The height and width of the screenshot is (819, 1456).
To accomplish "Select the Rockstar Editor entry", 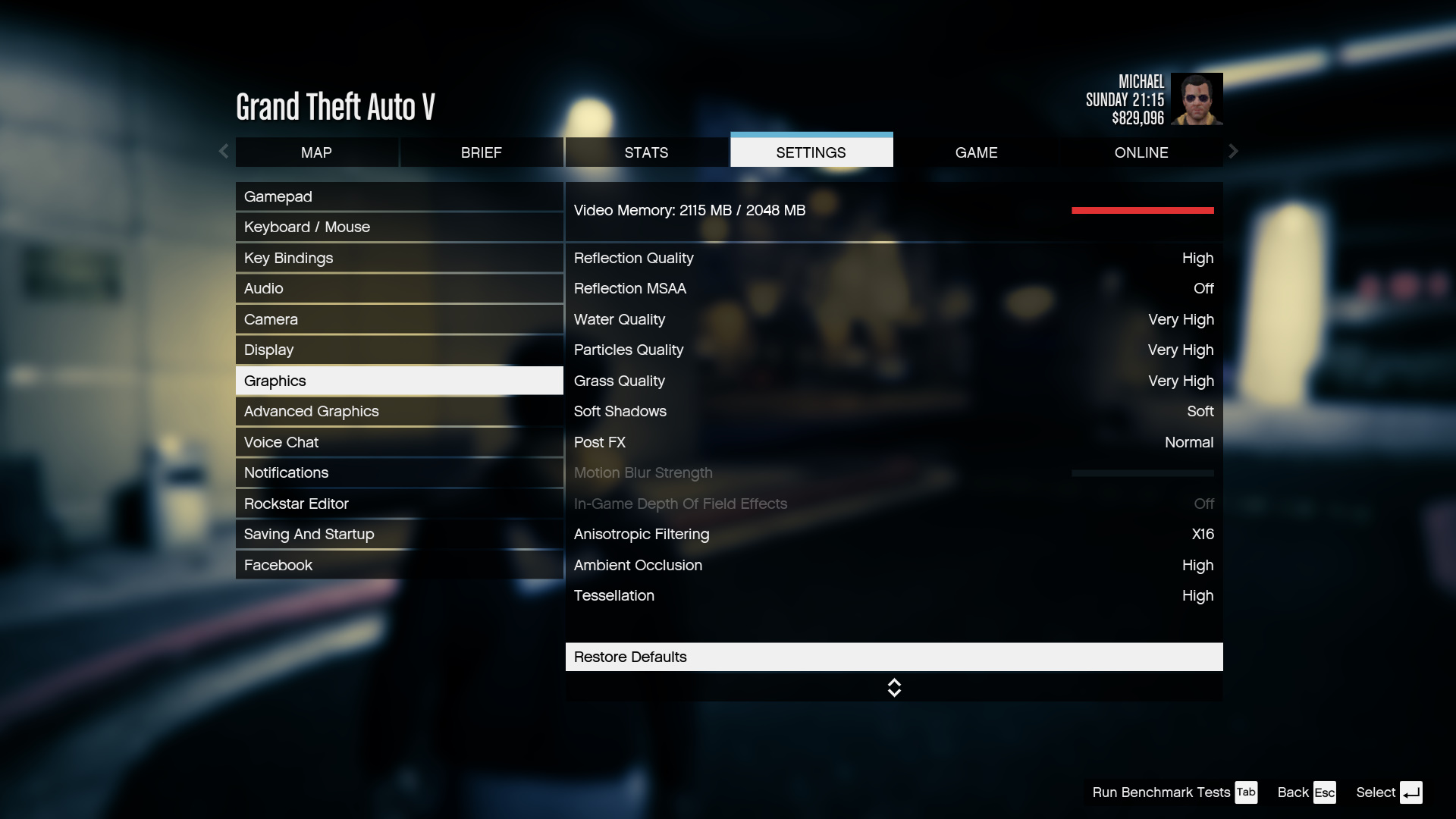I will point(399,504).
